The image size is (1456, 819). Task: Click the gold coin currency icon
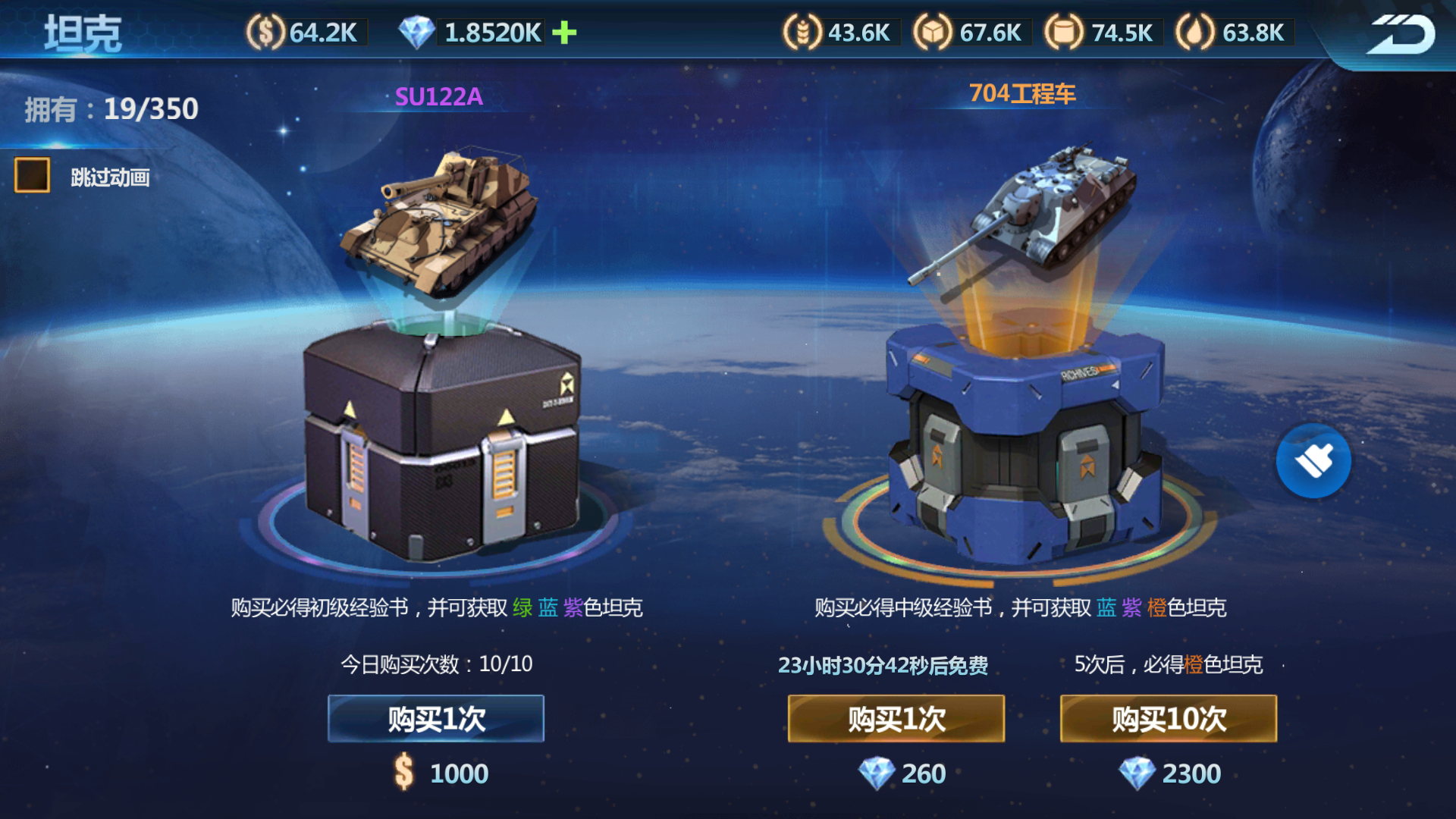coord(265,32)
